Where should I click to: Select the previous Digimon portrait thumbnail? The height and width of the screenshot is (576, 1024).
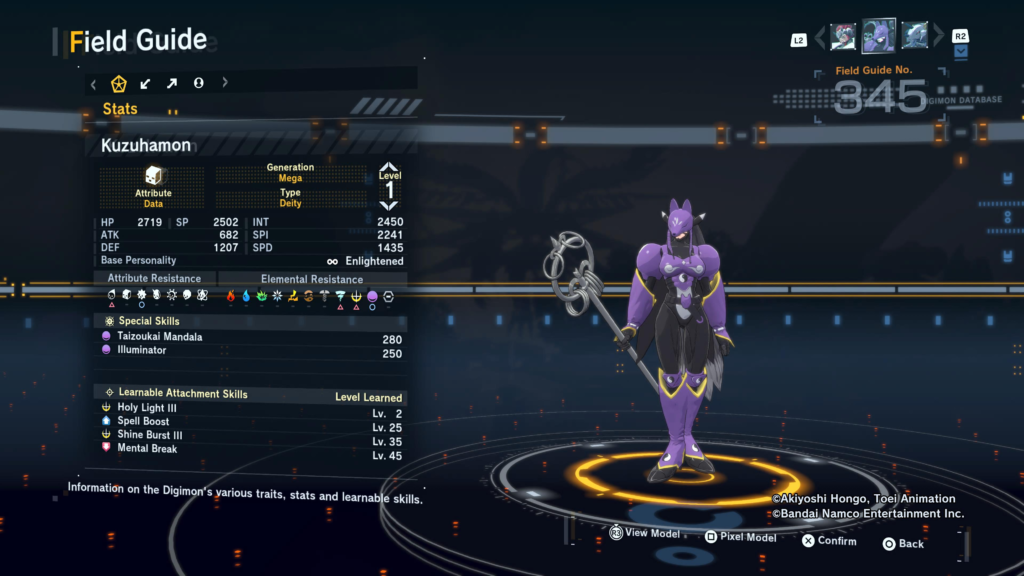(x=843, y=37)
